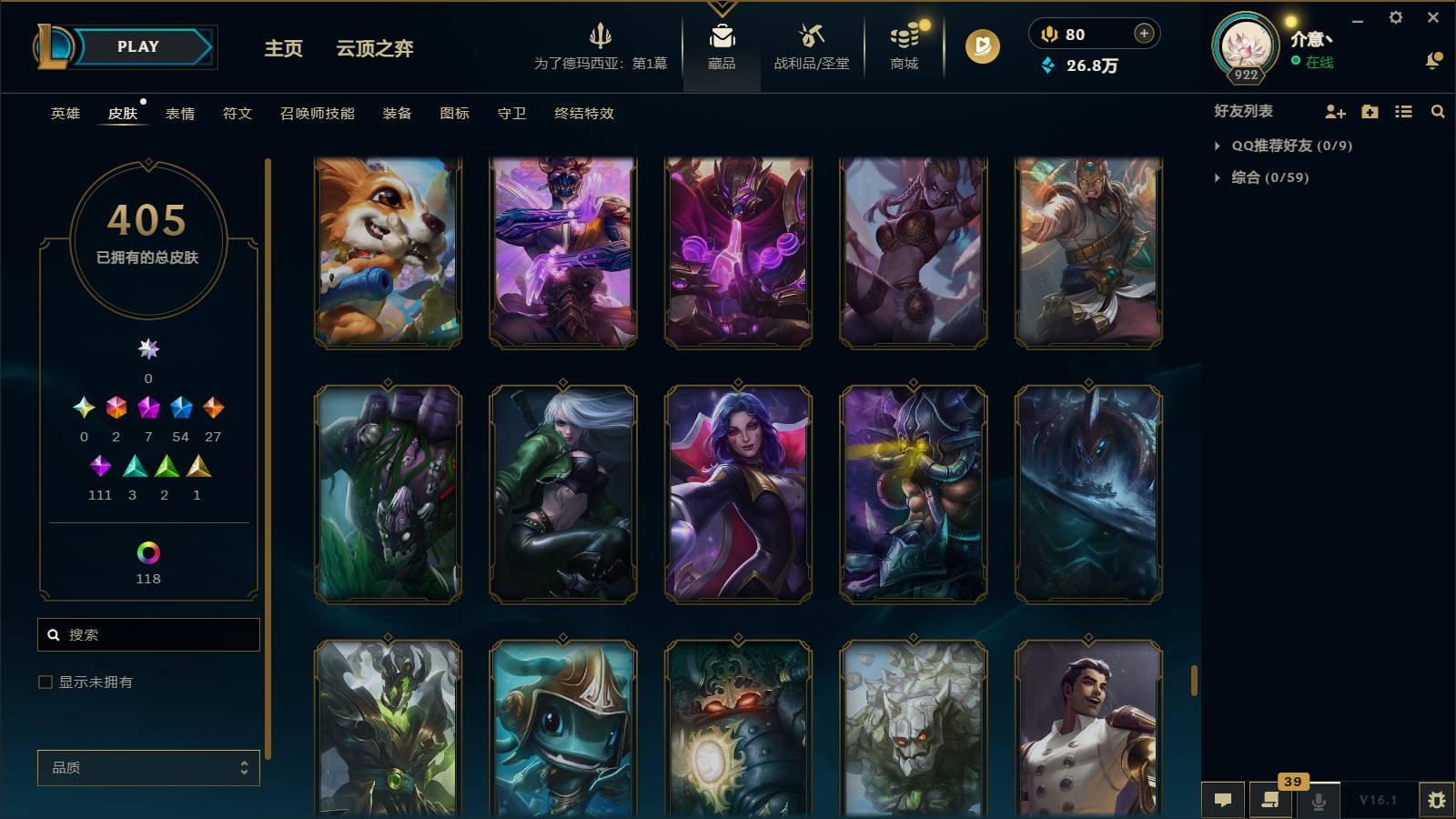The image size is (1456, 819).
Task: Open the friend list search icon
Action: click(x=1438, y=112)
